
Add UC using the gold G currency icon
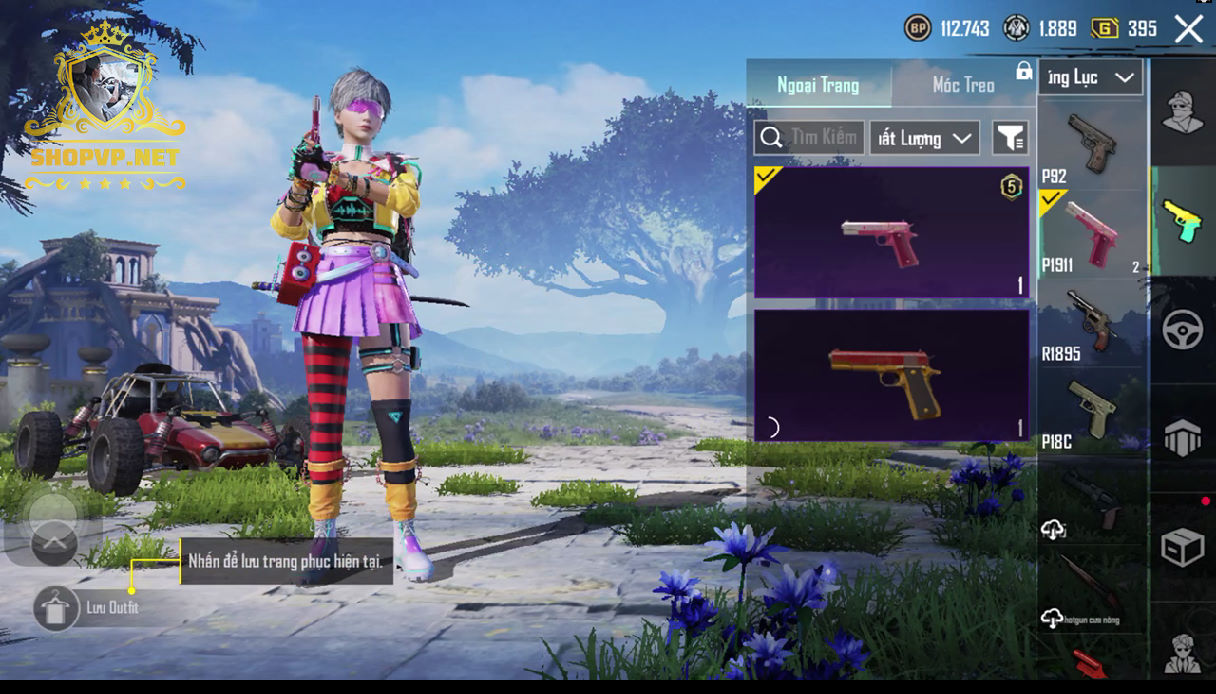[x=1105, y=28]
